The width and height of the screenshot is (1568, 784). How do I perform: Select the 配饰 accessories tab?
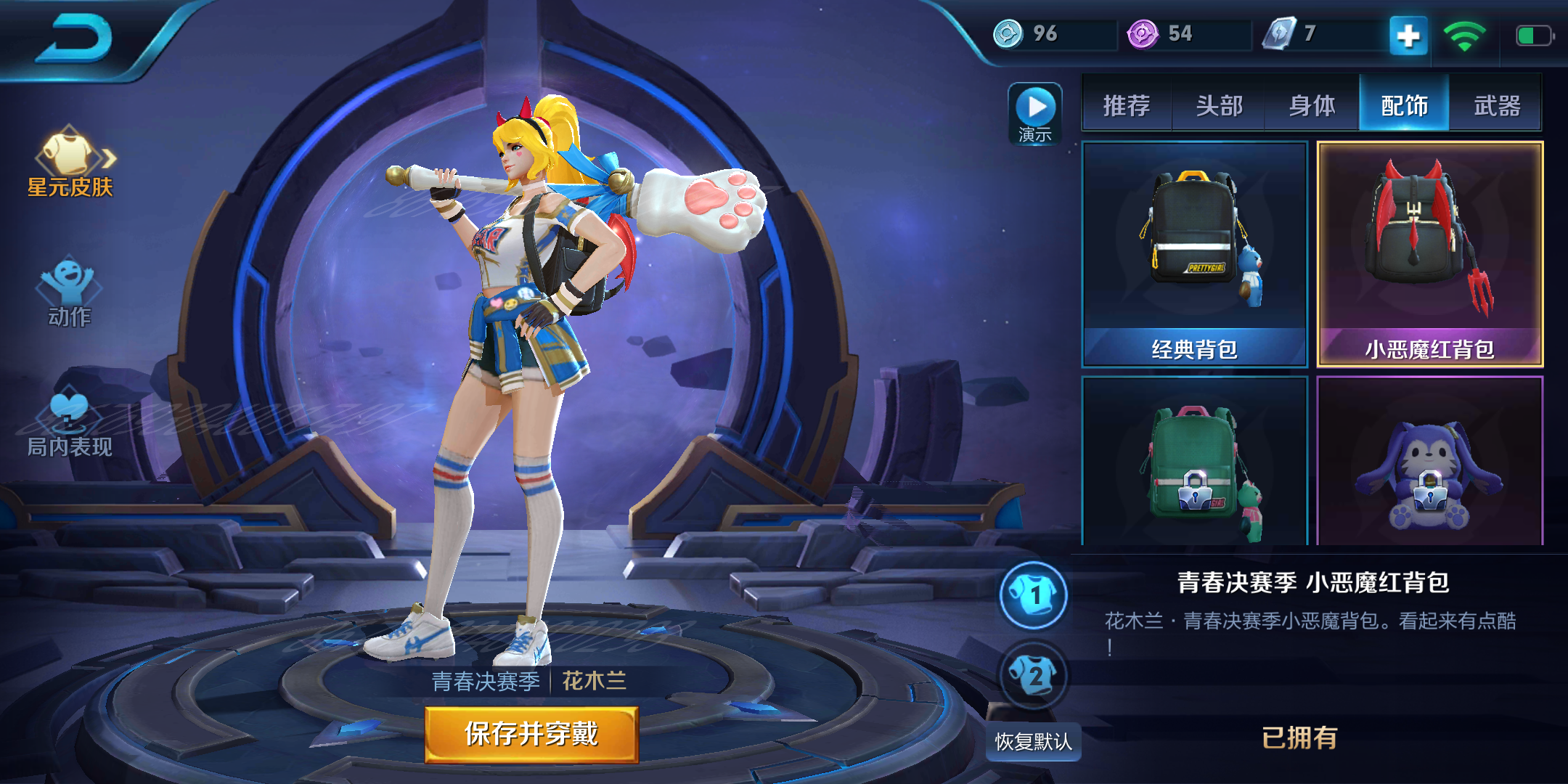(1404, 106)
